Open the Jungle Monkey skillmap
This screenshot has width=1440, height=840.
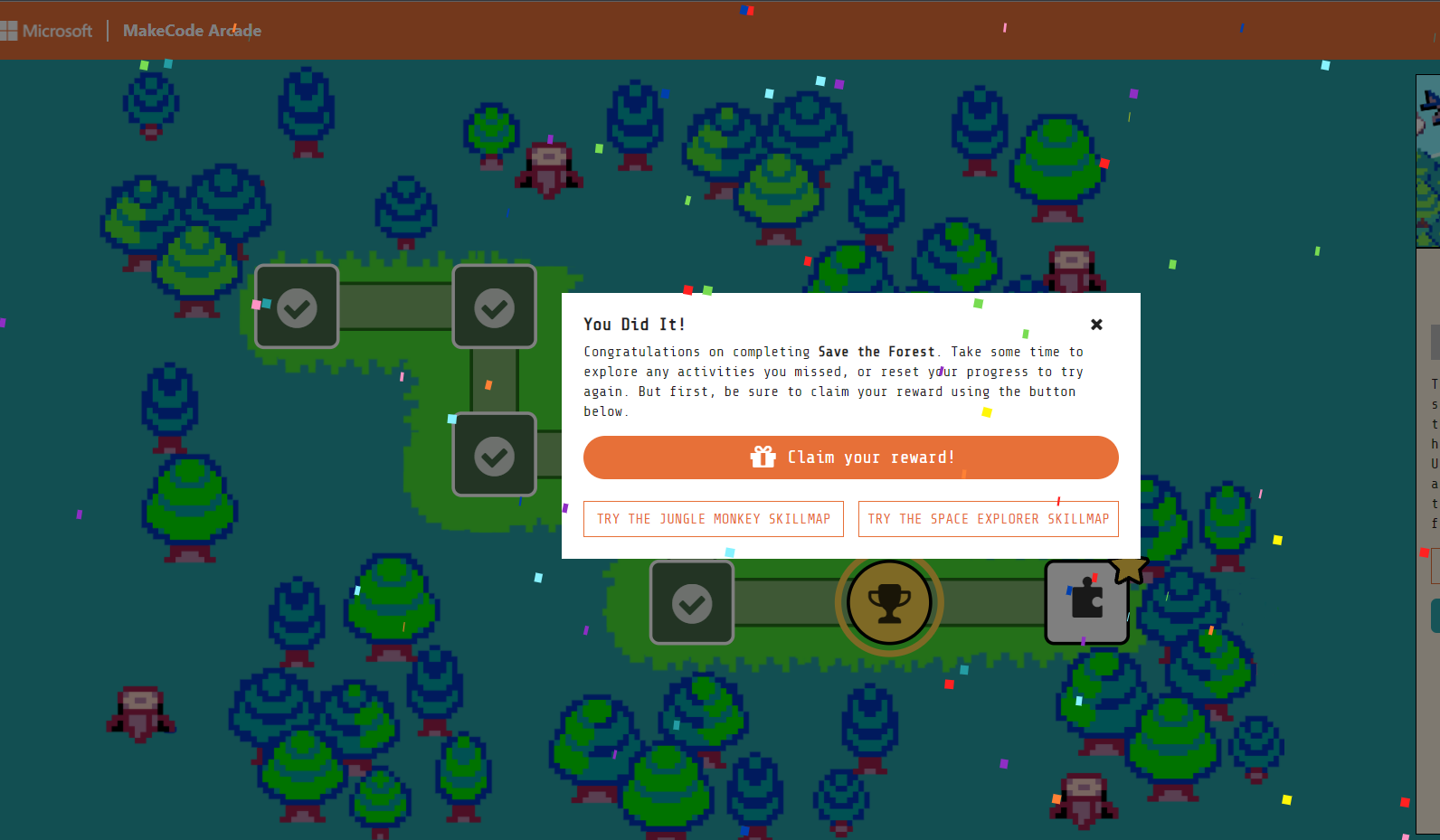(x=713, y=518)
